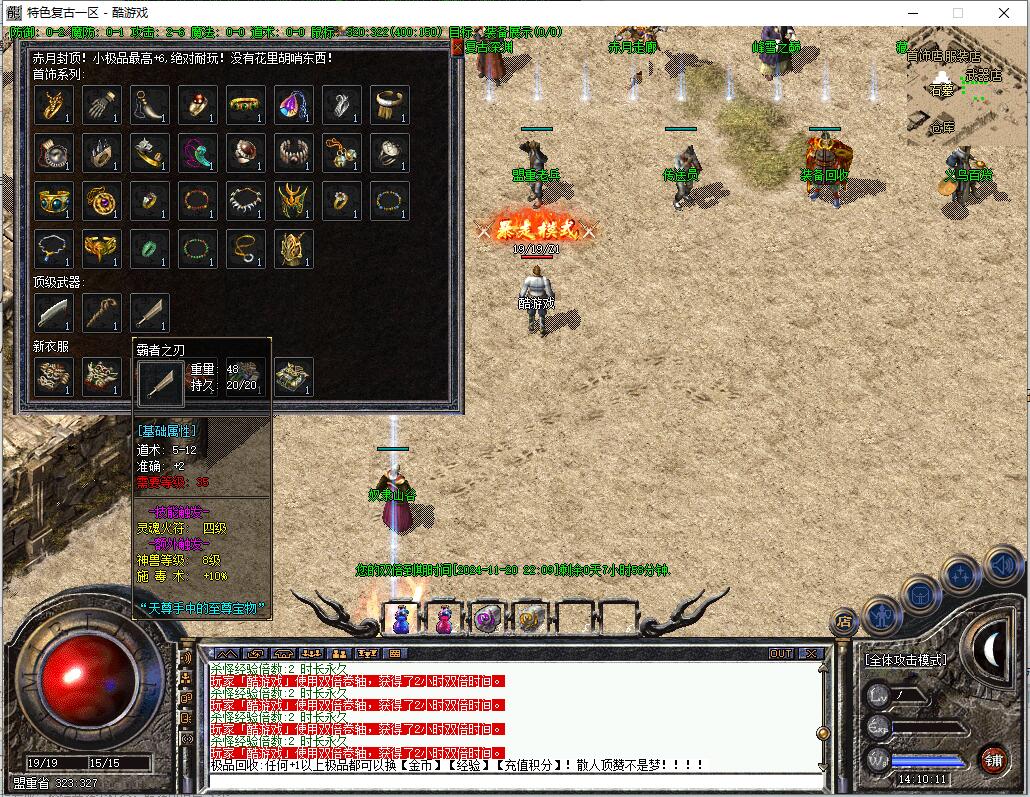Select the first armor under 新衣服
This screenshot has height=797, width=1030.
tap(54, 376)
